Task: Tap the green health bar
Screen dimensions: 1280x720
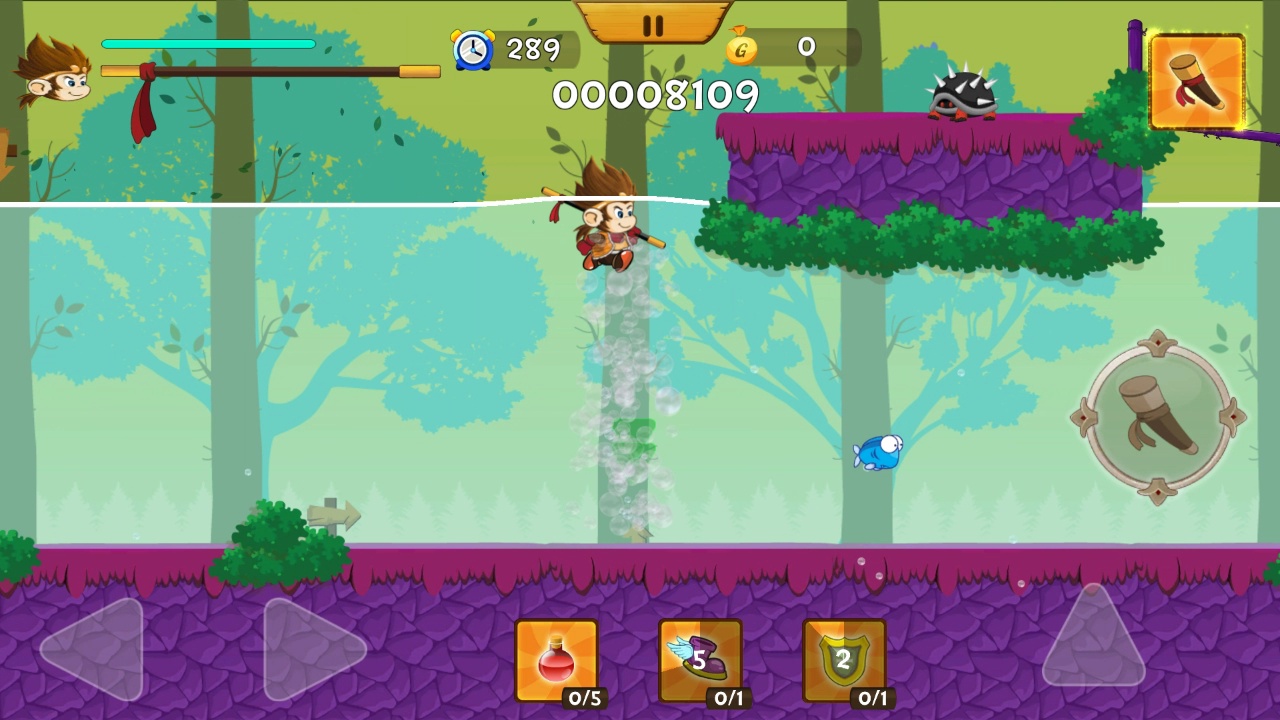Action: pyautogui.click(x=208, y=44)
